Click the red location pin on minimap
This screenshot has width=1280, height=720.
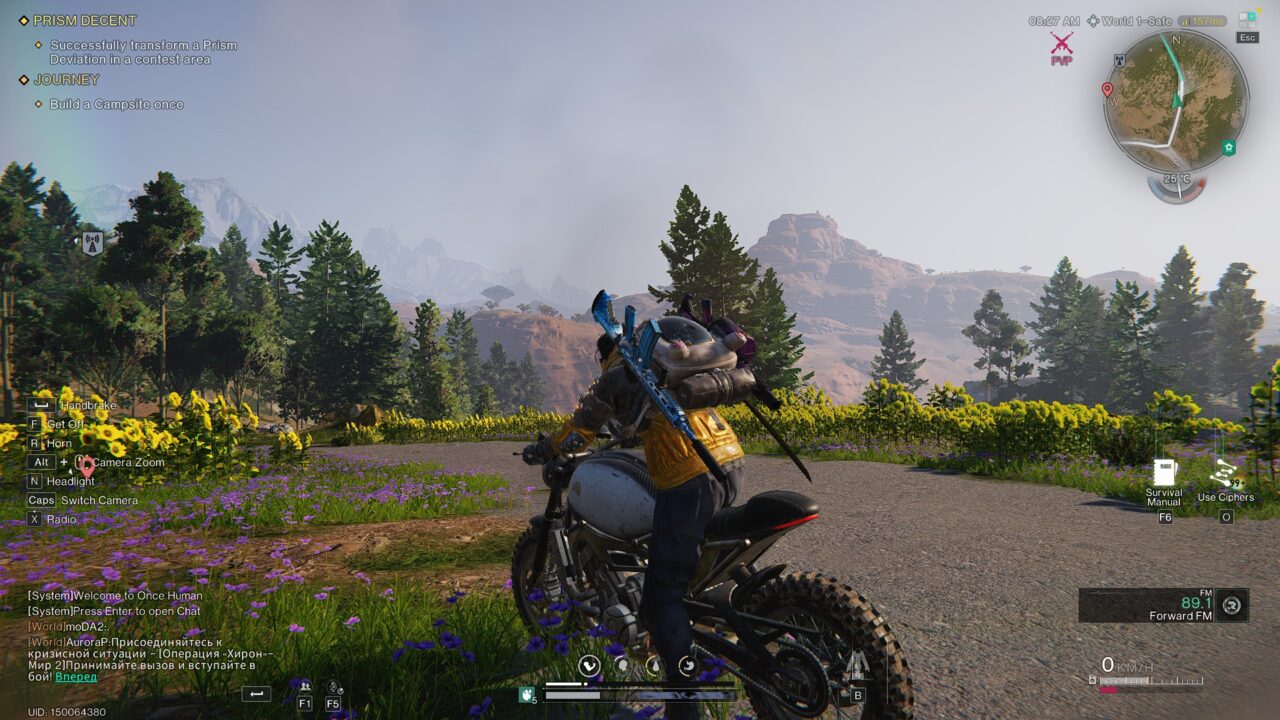point(1107,90)
